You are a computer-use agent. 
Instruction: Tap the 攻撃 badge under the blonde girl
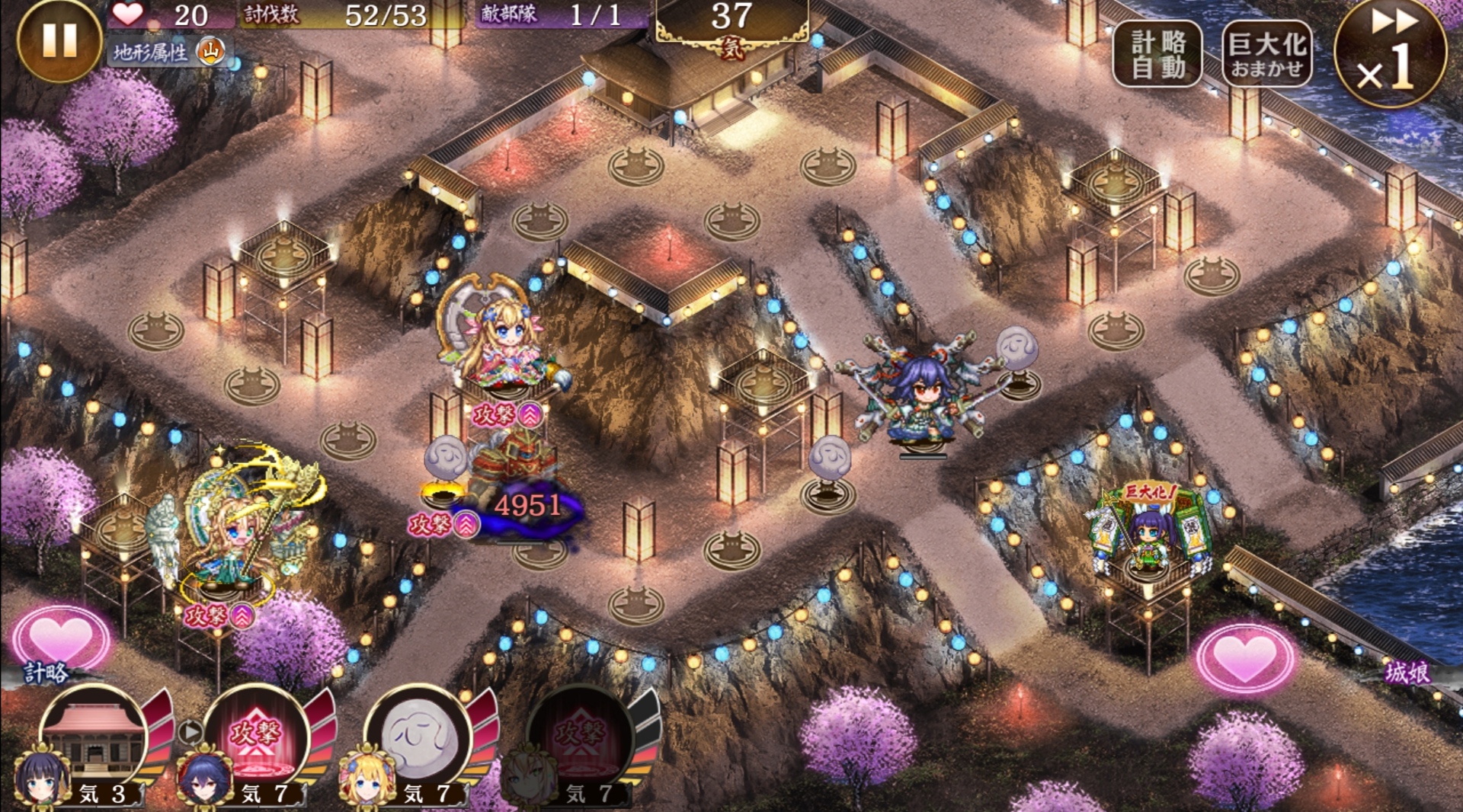[507, 415]
